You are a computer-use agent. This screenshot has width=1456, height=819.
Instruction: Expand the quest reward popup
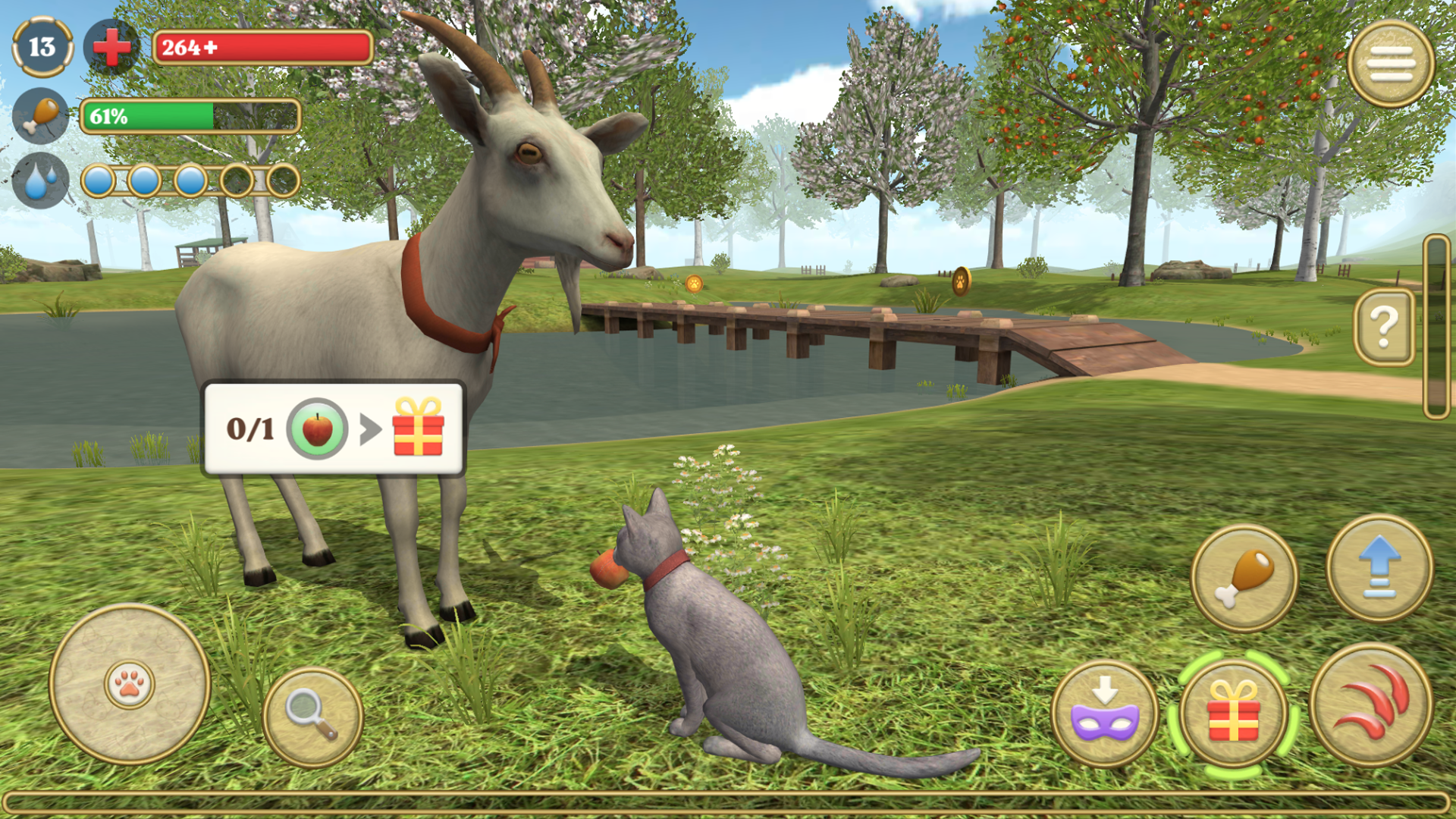(x=334, y=428)
